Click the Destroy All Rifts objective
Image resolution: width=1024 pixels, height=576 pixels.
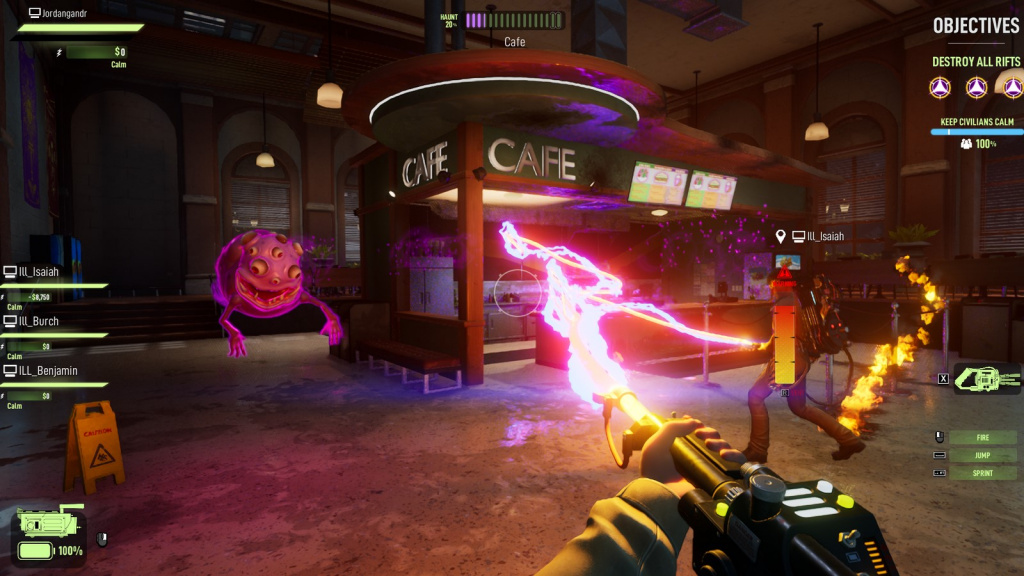click(x=975, y=62)
